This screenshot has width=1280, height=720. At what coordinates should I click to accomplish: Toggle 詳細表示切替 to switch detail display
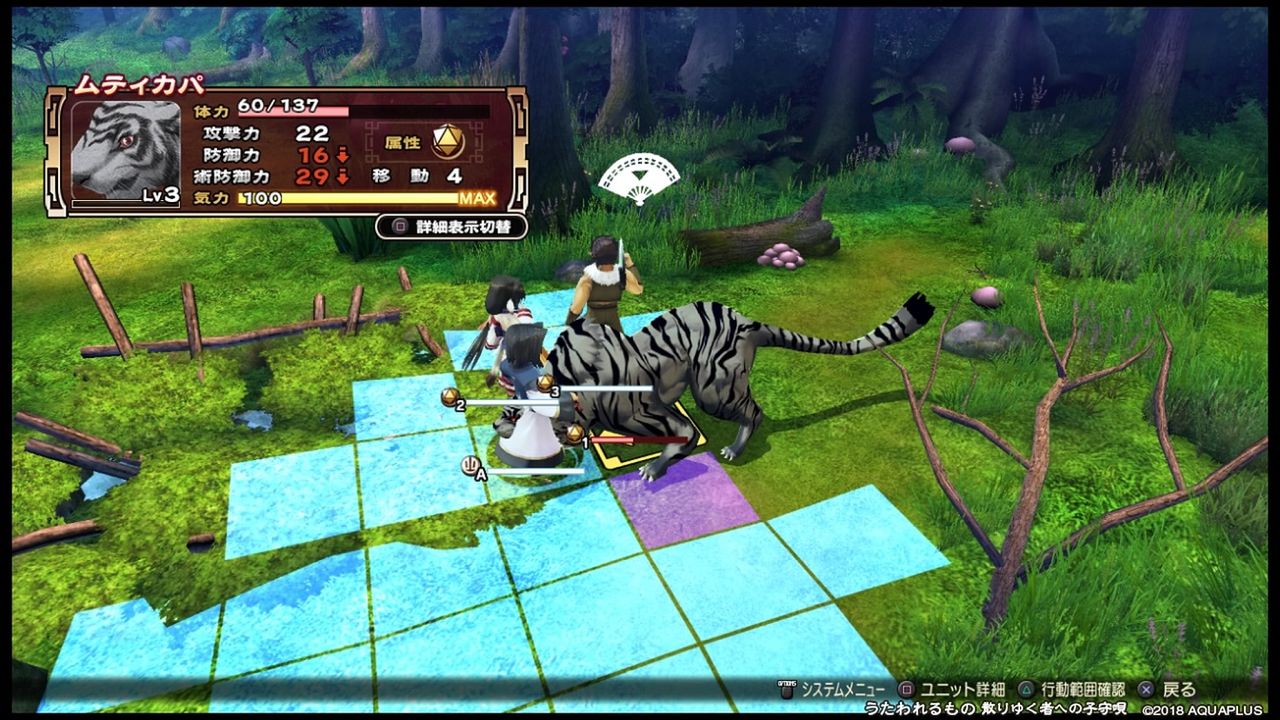coord(450,227)
